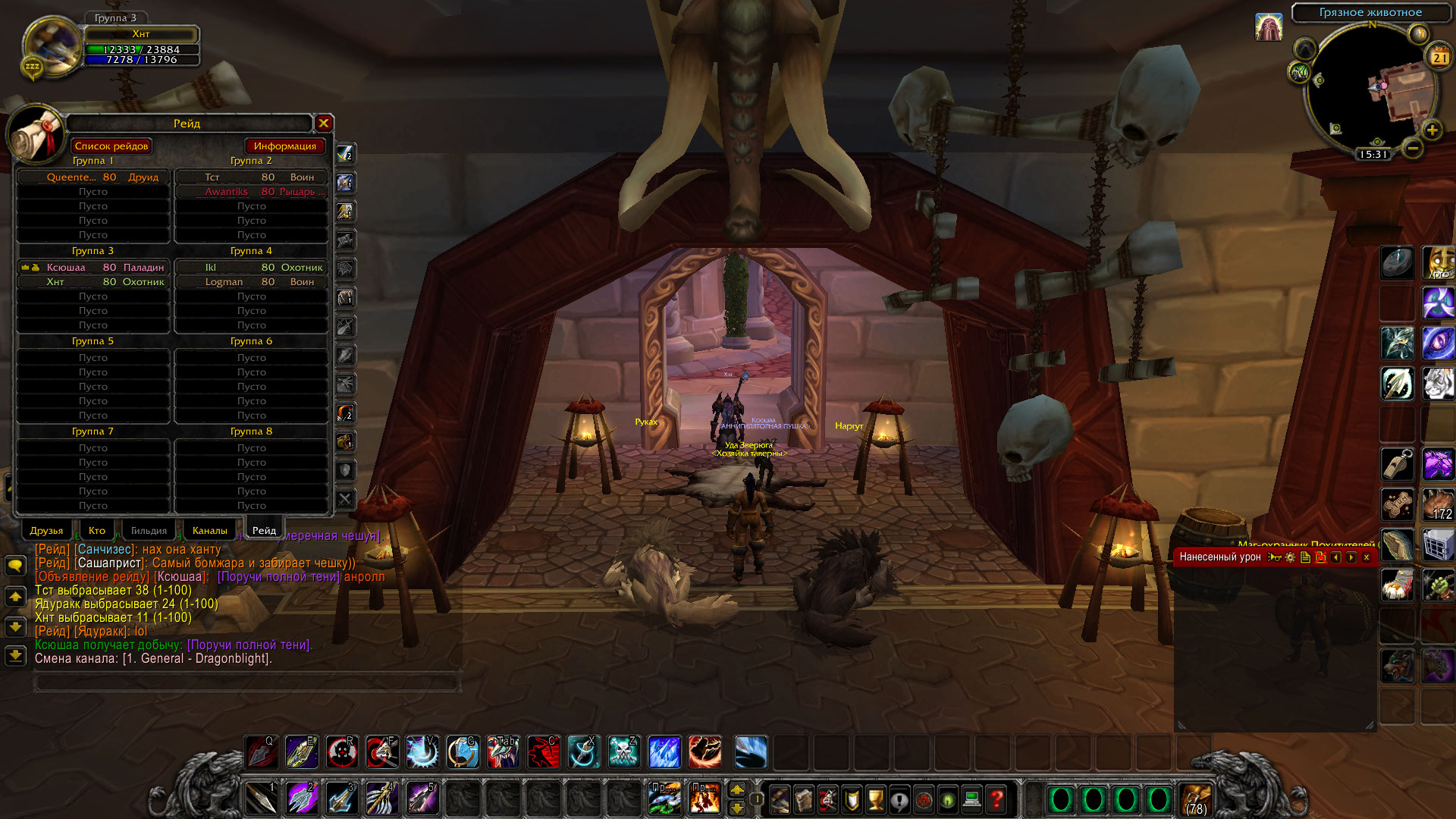Viewport: 1456px width, 819px height.
Task: Switch to the Друзья tab
Action: [x=46, y=530]
